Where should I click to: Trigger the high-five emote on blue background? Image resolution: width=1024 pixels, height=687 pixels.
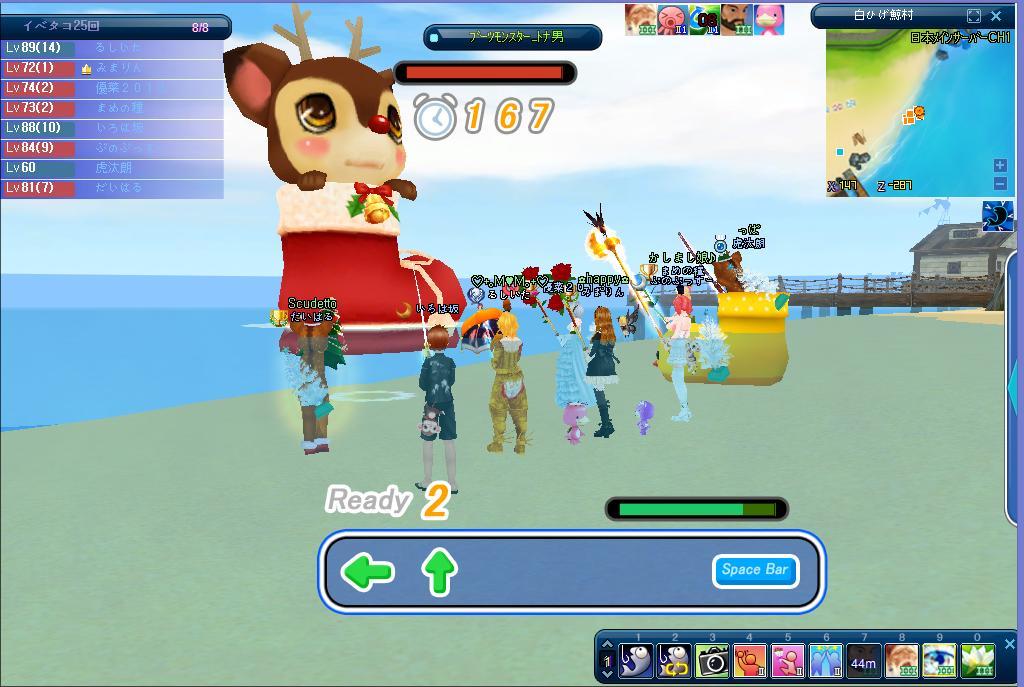826,661
